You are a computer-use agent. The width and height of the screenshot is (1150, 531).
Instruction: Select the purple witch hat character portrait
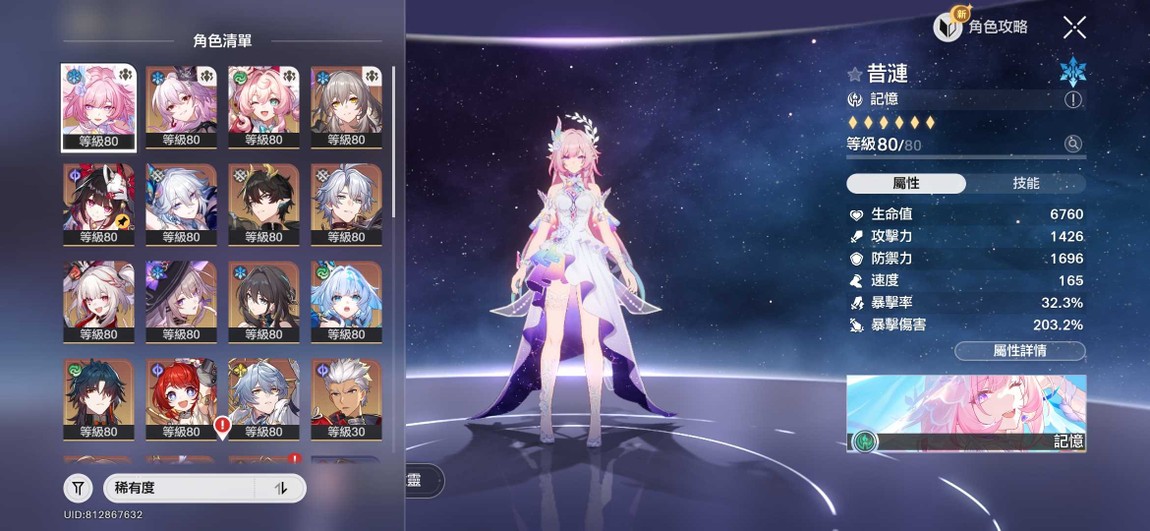(x=181, y=301)
